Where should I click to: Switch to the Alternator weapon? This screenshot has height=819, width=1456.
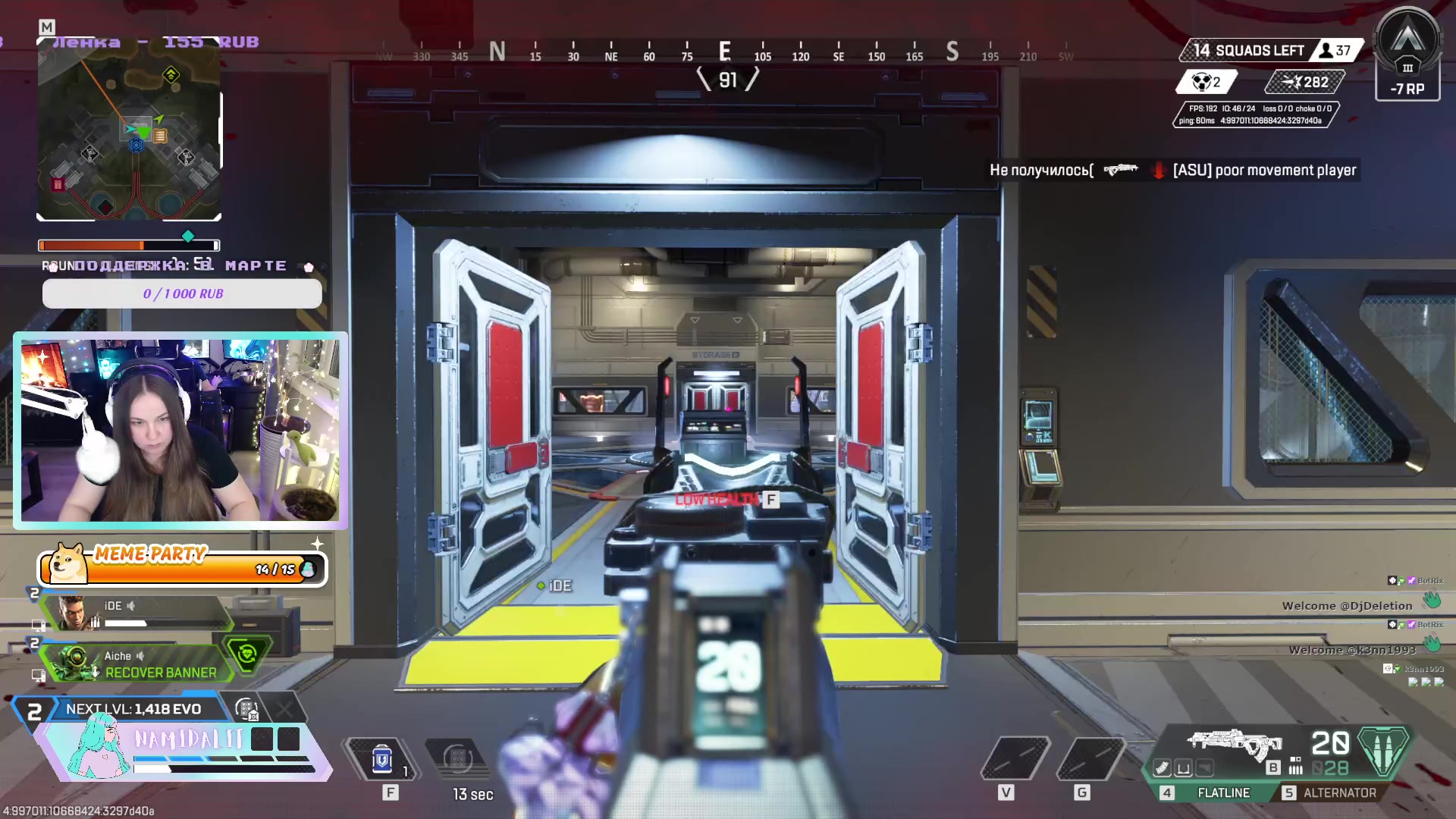tap(1338, 792)
